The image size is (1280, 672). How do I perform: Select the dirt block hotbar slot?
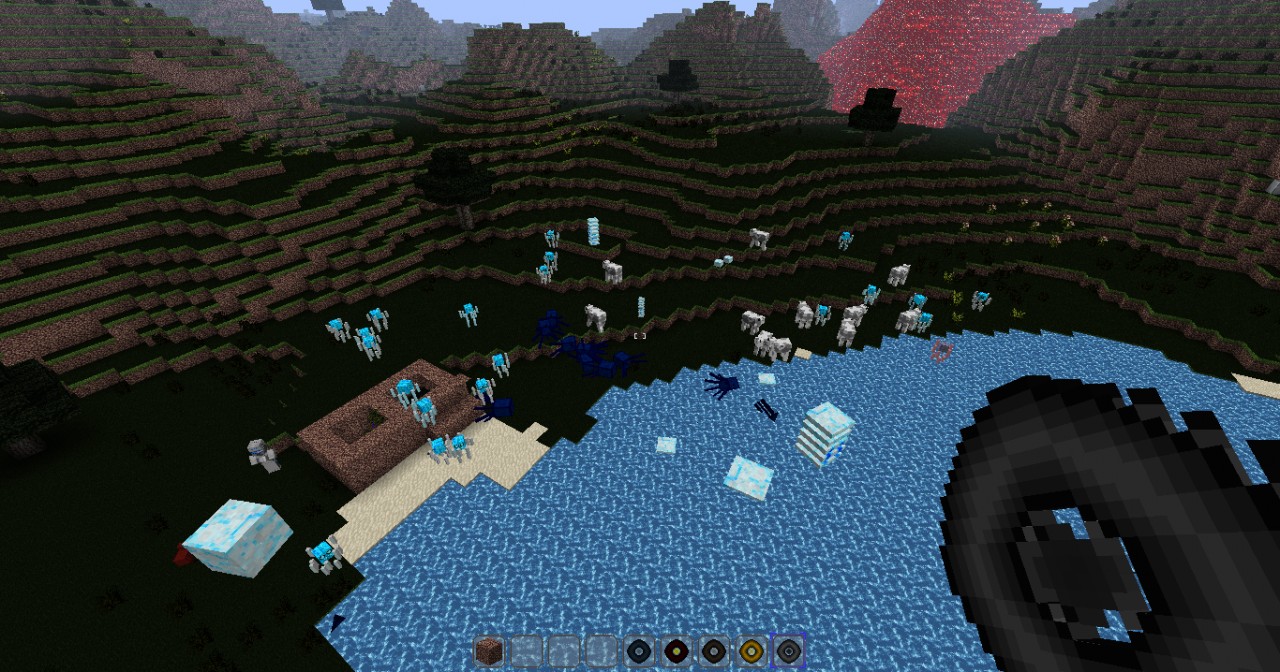[x=490, y=651]
